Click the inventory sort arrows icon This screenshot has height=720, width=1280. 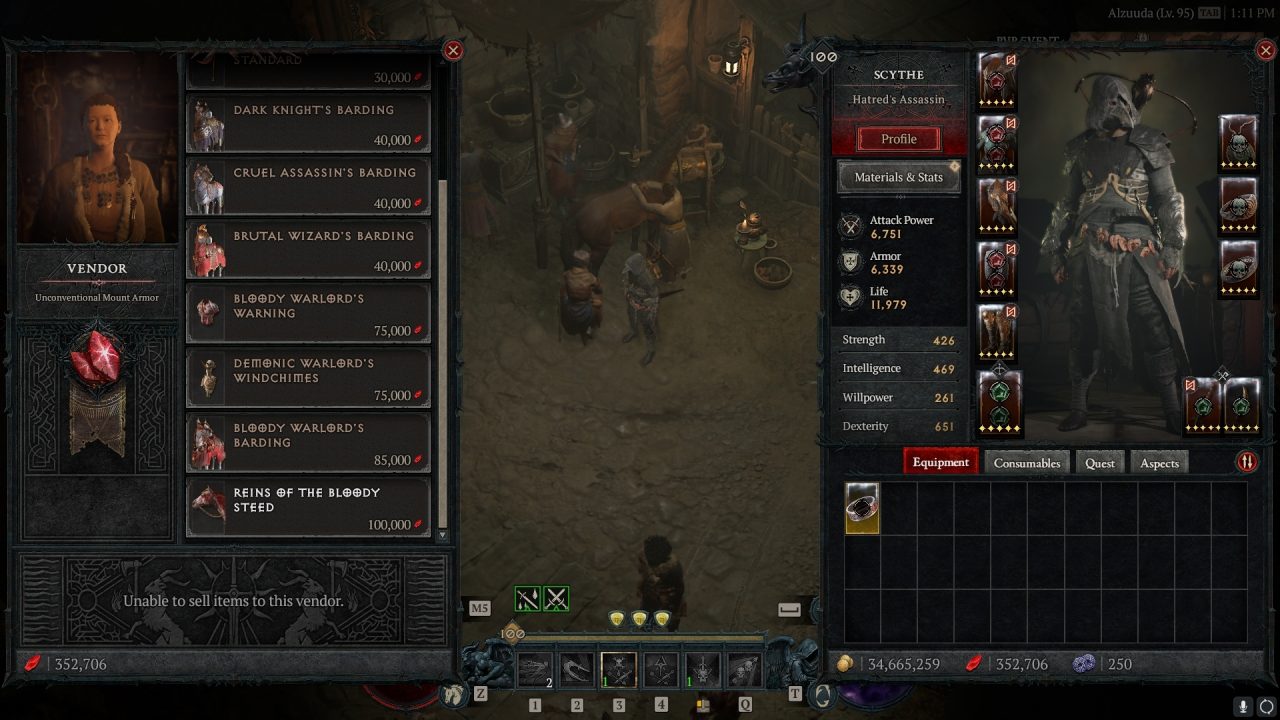pyautogui.click(x=1247, y=462)
